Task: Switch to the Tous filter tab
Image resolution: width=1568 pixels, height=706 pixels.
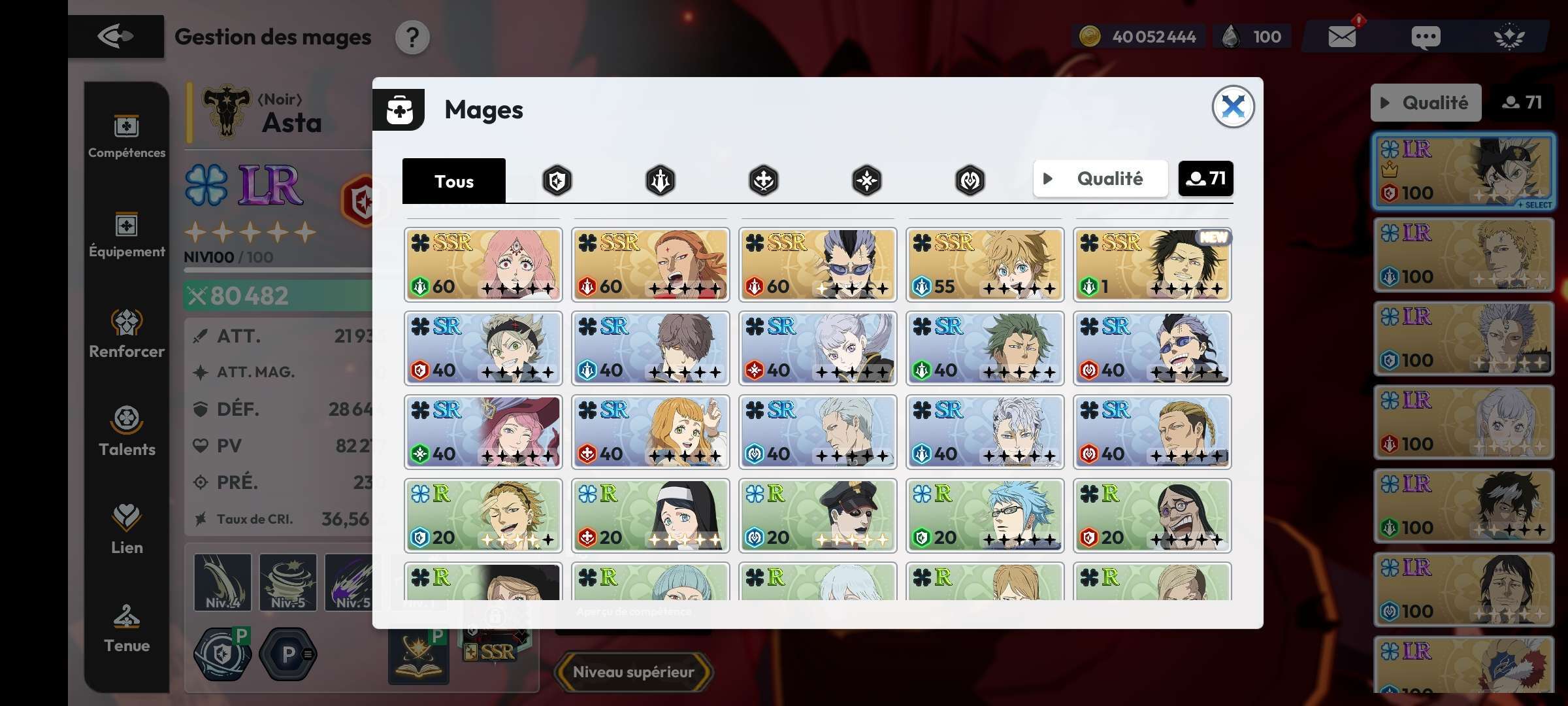Action: 454,181
